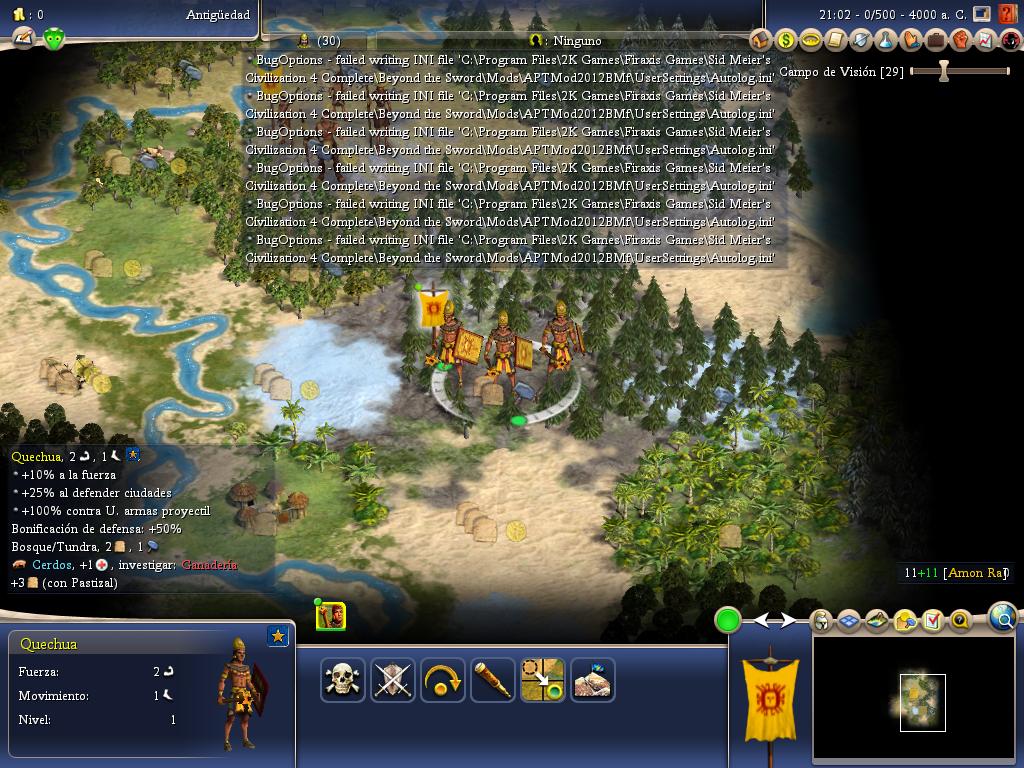Viewport: 1024px width, 768px height.
Task: Open the graph statistics screen icon
Action: coord(986,40)
